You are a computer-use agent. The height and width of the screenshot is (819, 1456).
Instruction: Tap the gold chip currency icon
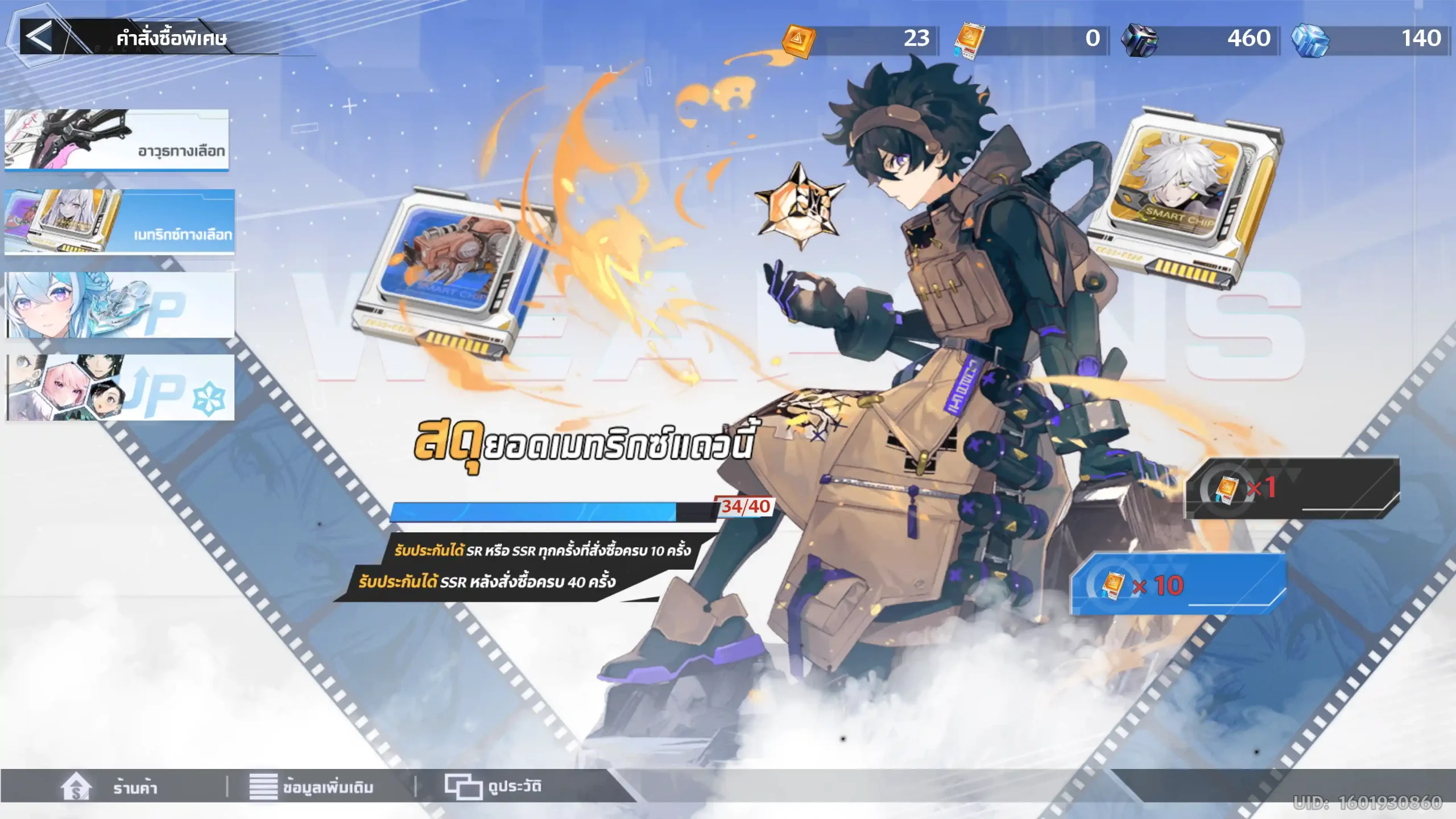(x=799, y=40)
